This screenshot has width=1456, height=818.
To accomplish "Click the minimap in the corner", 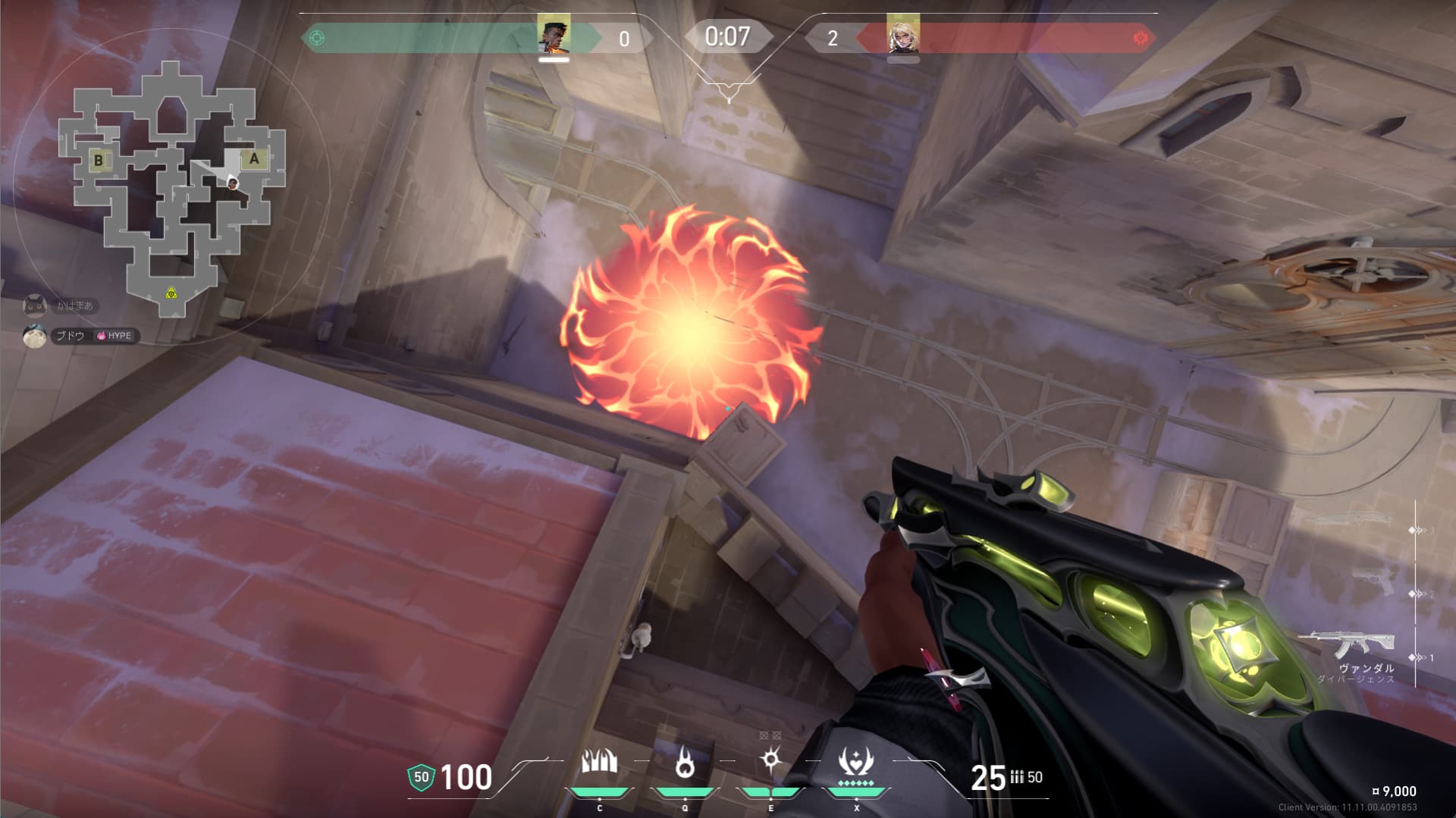I will 171,190.
